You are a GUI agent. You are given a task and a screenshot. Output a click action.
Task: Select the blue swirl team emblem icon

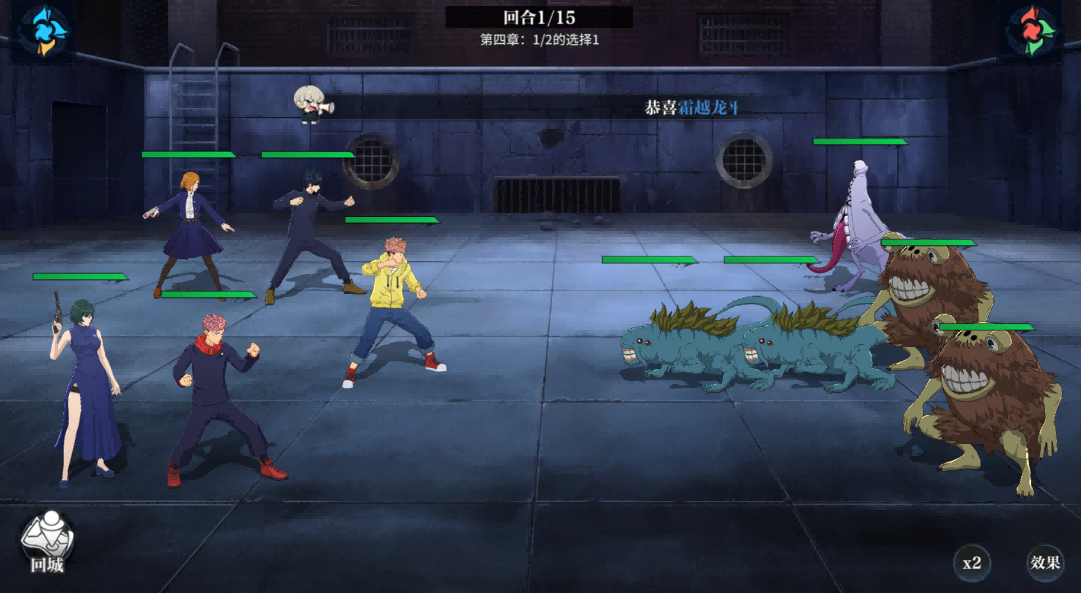coord(43,29)
